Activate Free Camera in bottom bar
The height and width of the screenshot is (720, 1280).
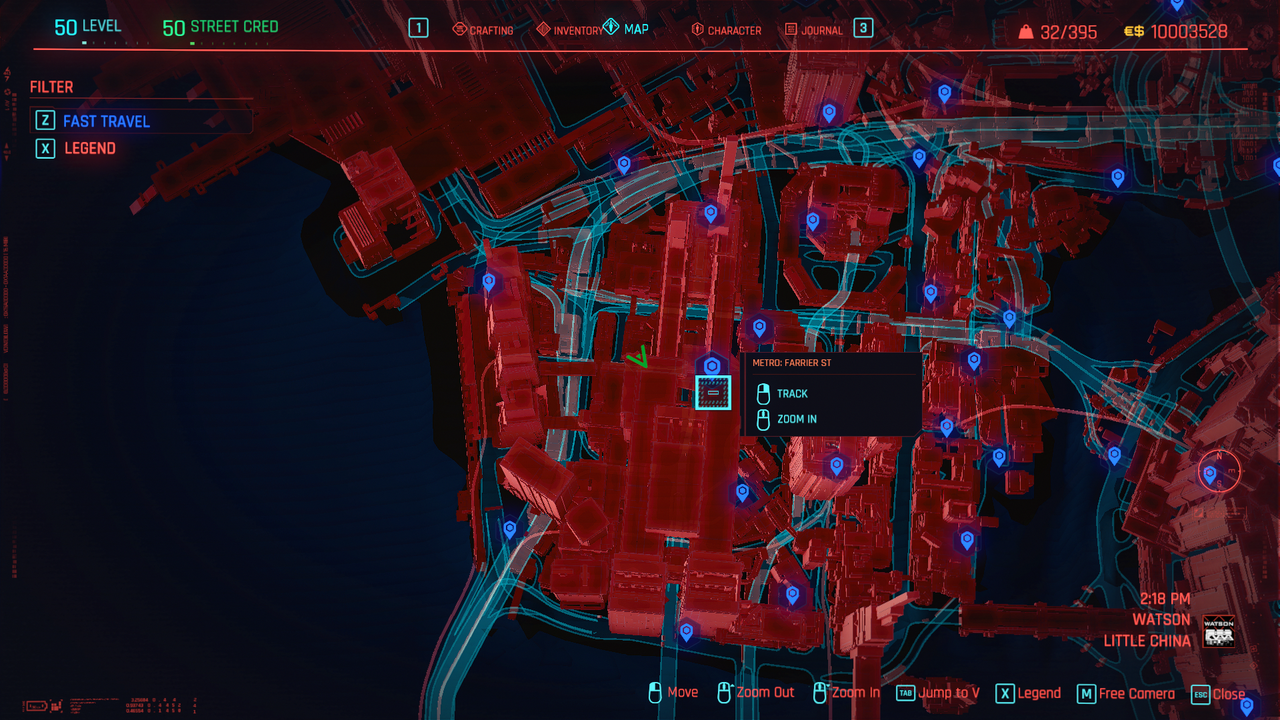[1125, 693]
